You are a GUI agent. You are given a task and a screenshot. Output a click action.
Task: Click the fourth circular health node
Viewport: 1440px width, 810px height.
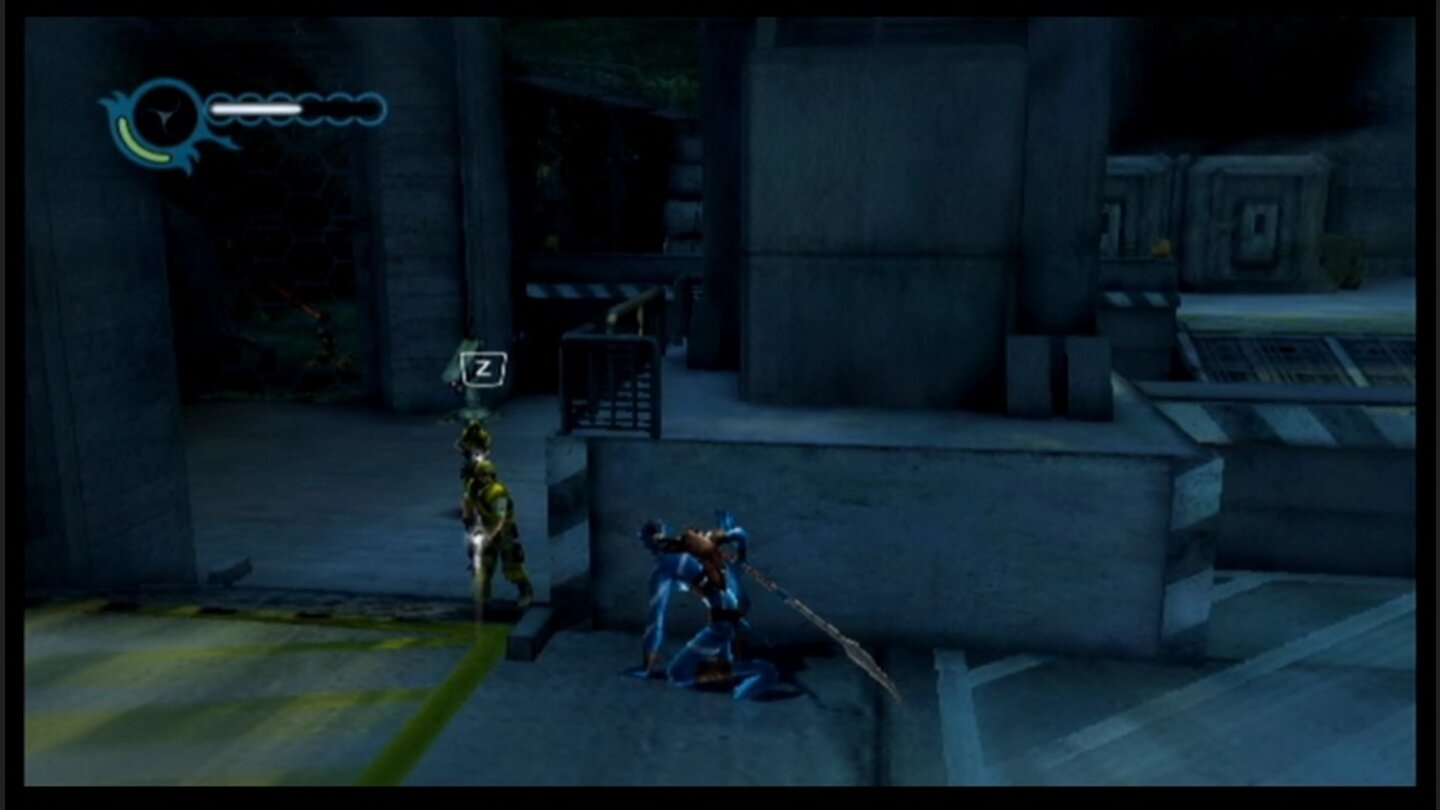tap(309, 107)
